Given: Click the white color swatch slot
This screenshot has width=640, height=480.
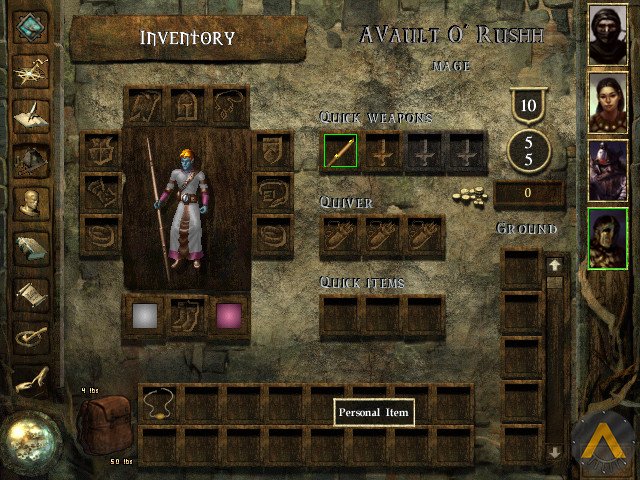Looking at the screenshot, I should (x=145, y=316).
